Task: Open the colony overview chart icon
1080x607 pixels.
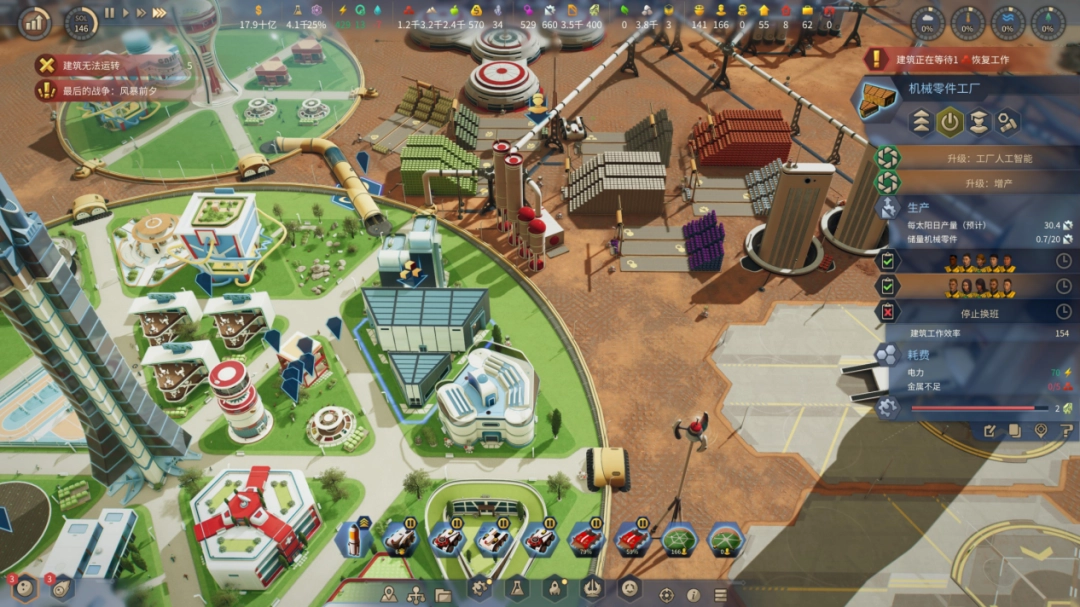Action: pyautogui.click(x=34, y=20)
